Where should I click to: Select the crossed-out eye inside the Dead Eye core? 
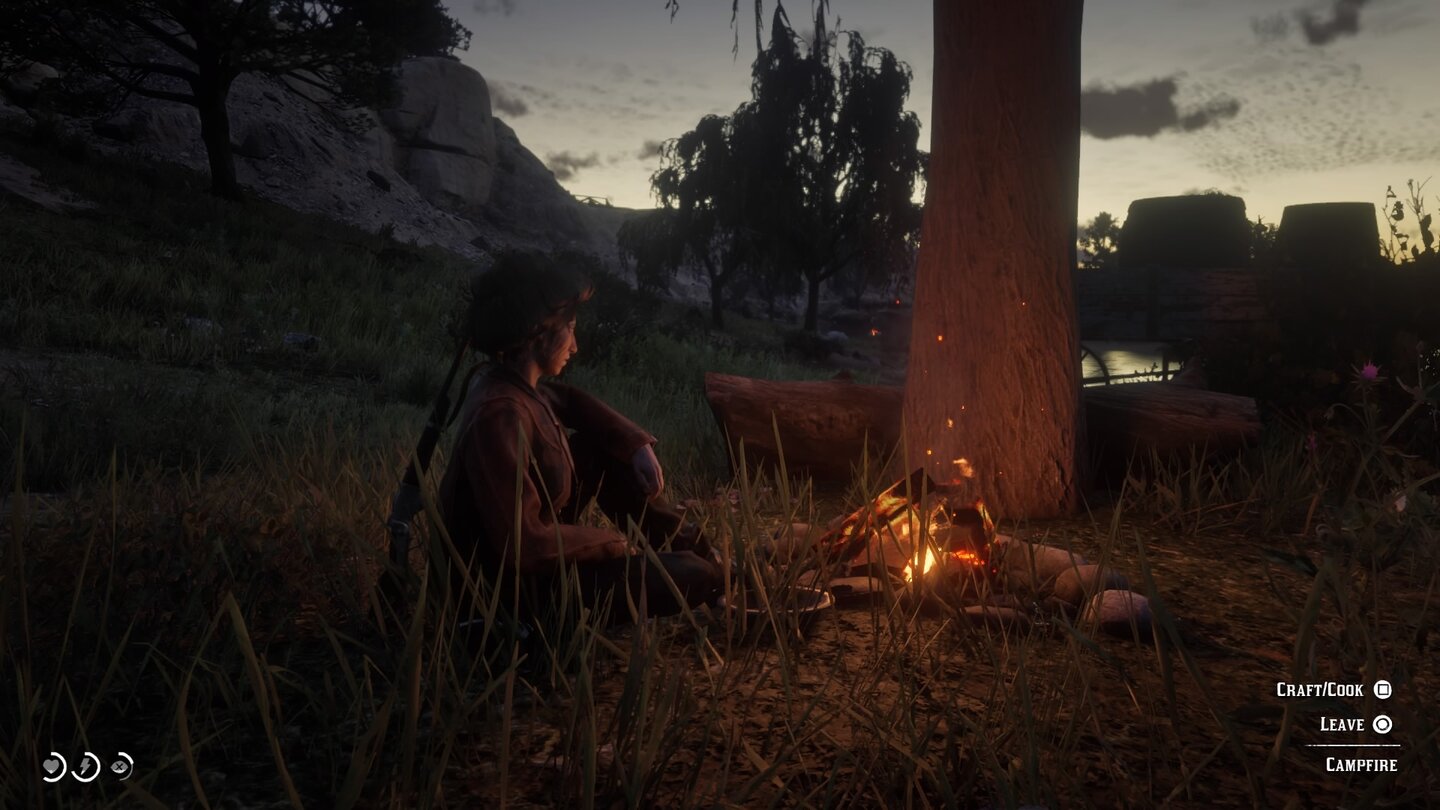[118, 766]
